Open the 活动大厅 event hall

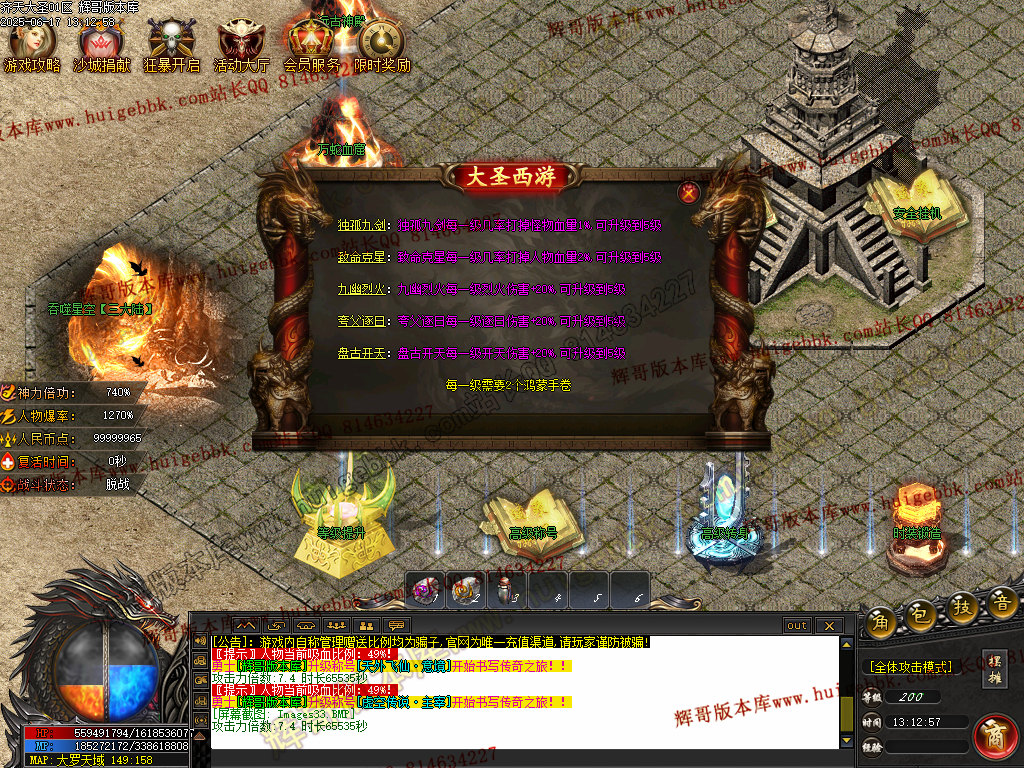[241, 46]
